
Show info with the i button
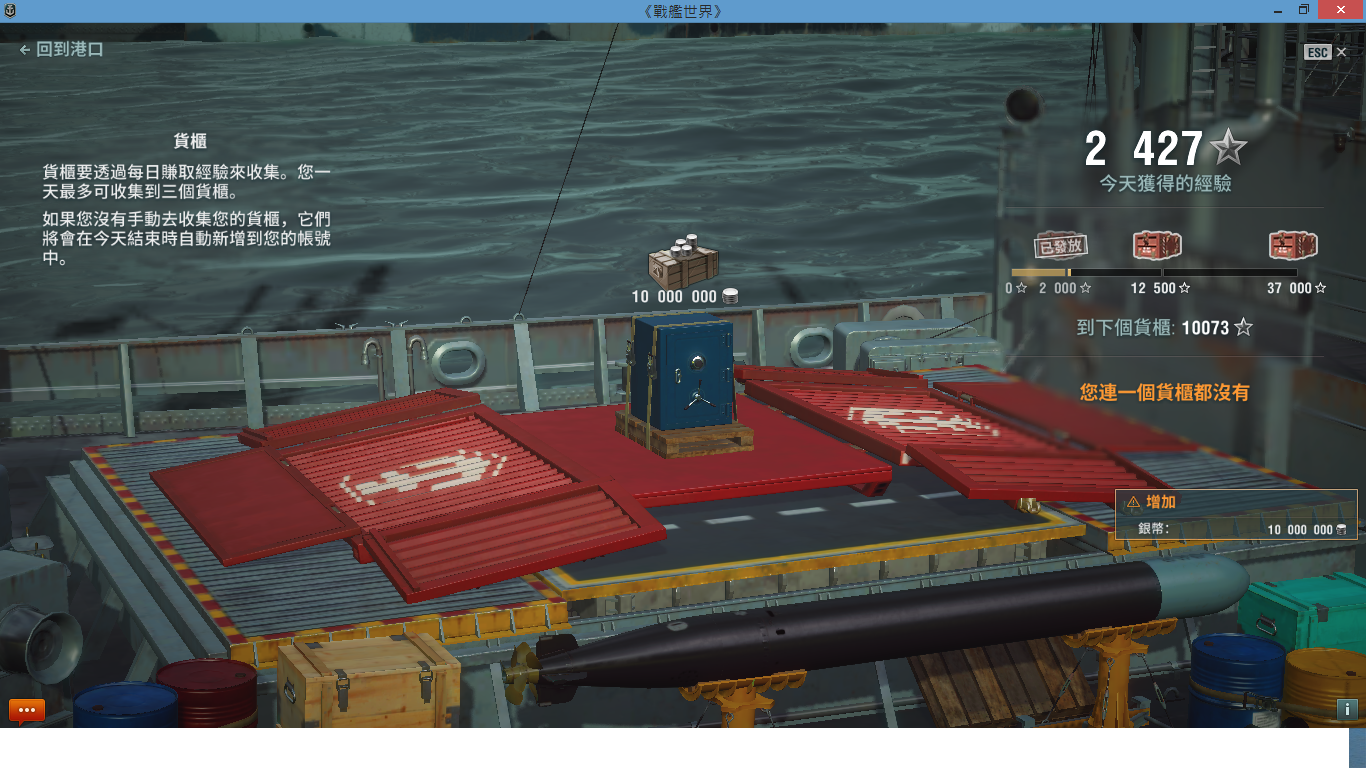click(x=1346, y=709)
